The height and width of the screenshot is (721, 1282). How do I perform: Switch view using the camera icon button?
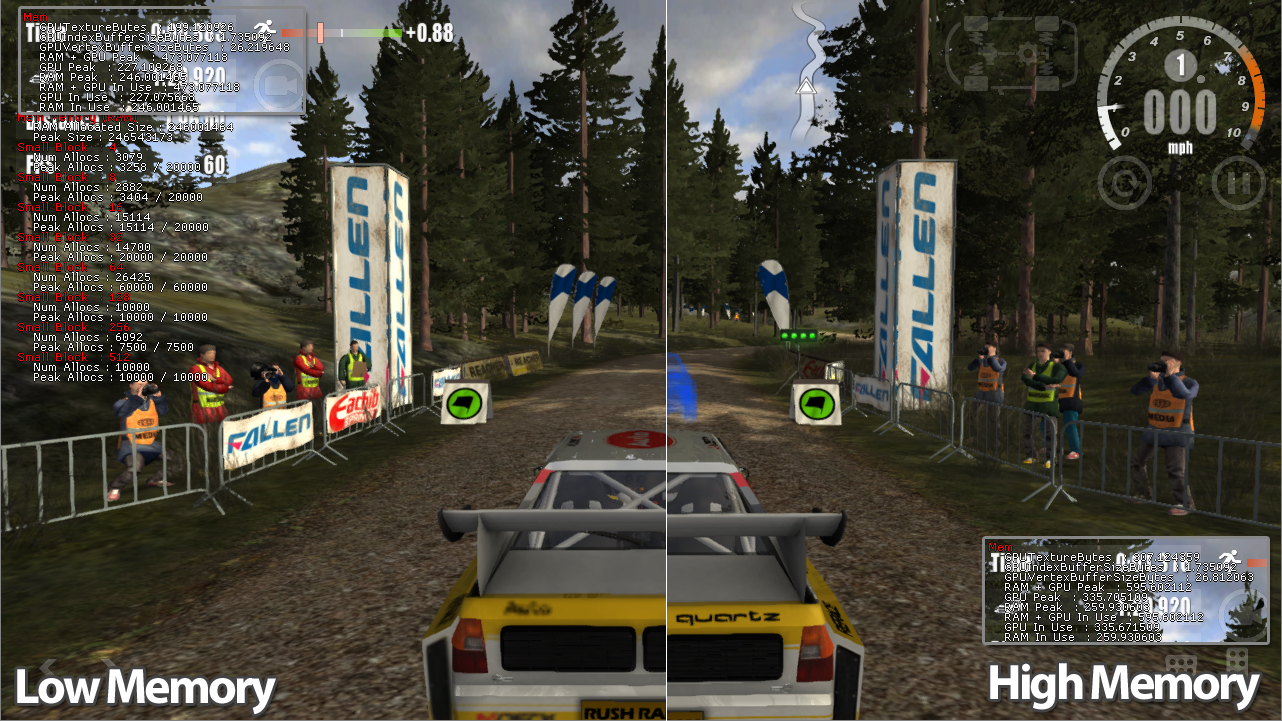(281, 86)
